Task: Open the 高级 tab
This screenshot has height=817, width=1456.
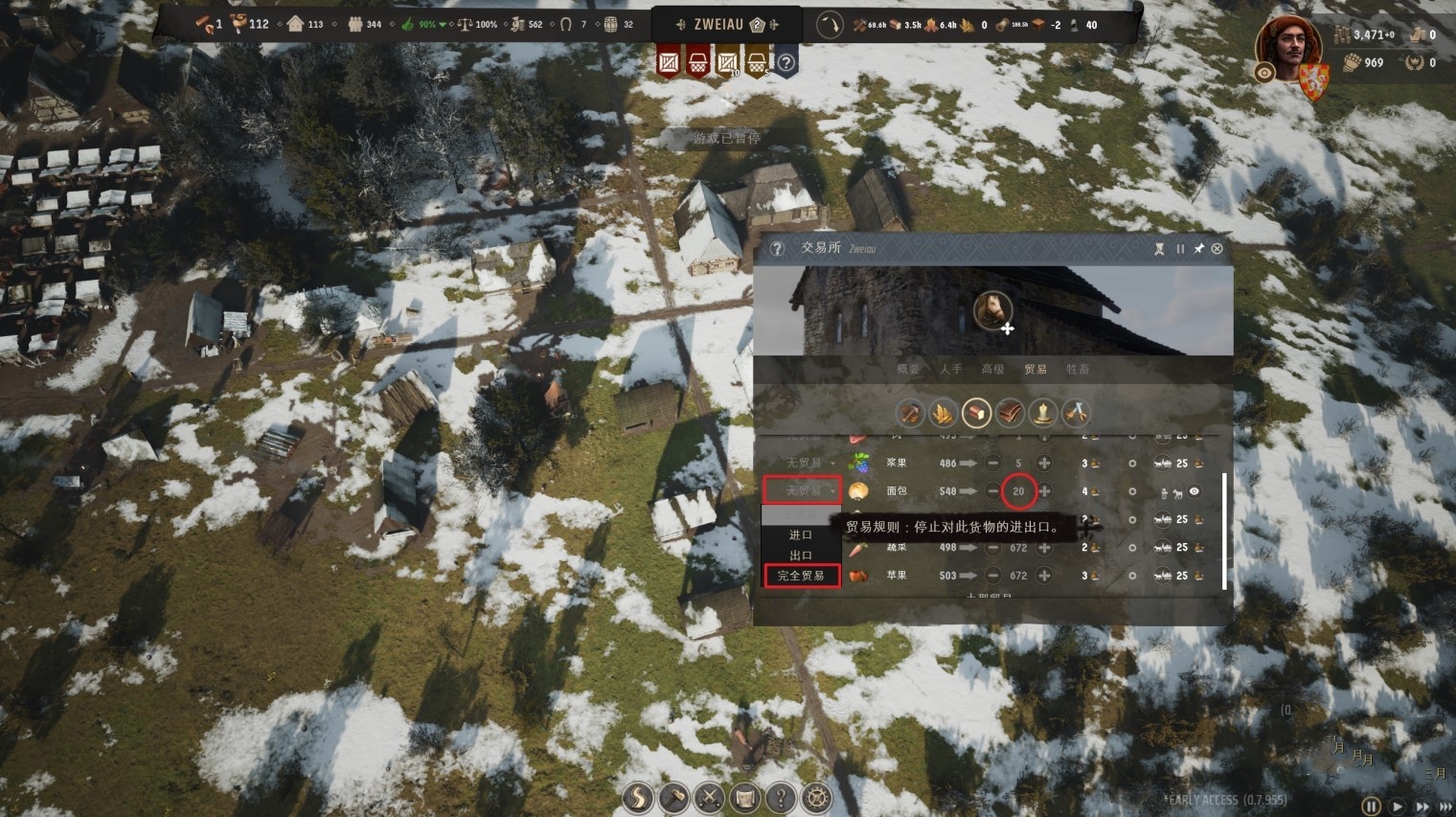Action: (992, 369)
